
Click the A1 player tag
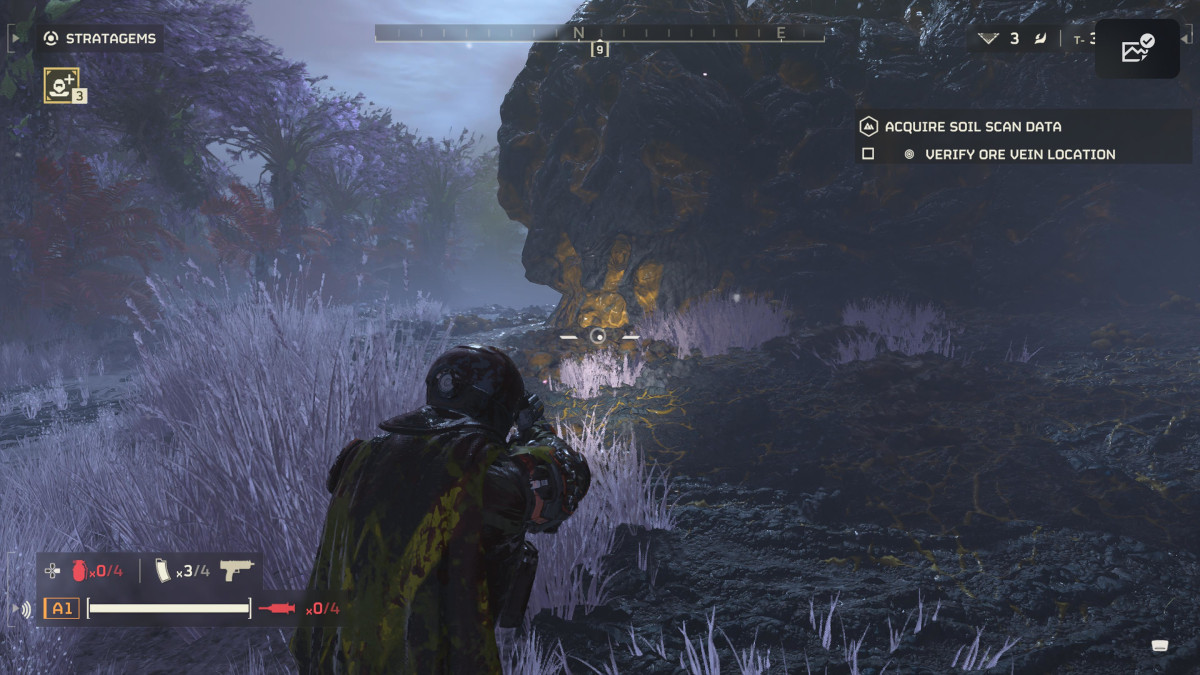(x=62, y=608)
